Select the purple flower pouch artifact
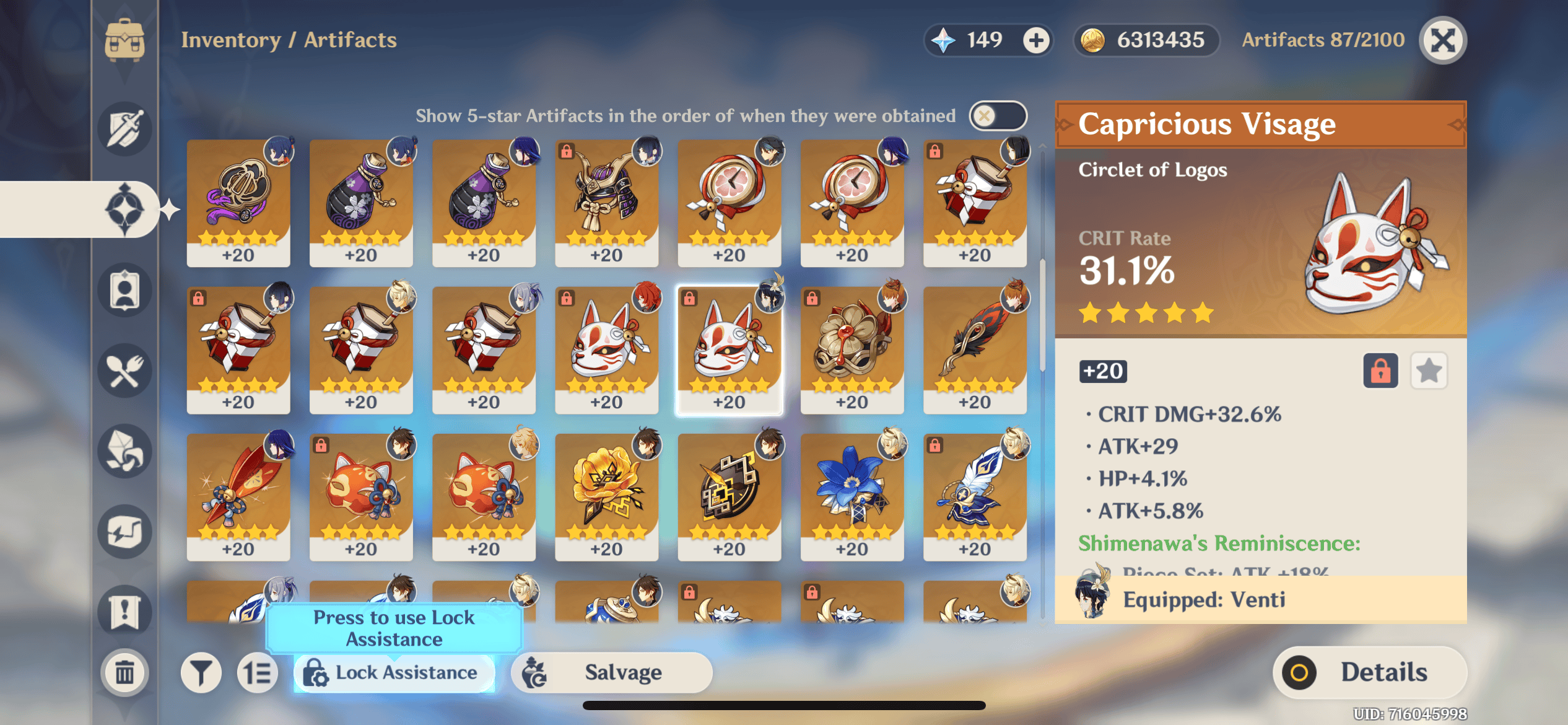Image resolution: width=1568 pixels, height=725 pixels. [361, 203]
